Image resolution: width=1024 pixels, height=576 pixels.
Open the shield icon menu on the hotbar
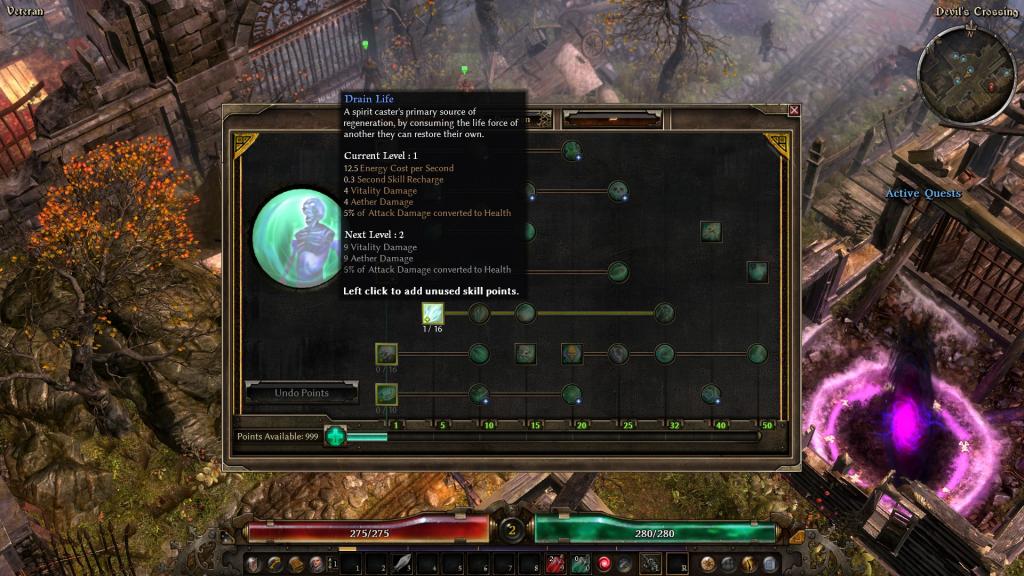(250, 564)
